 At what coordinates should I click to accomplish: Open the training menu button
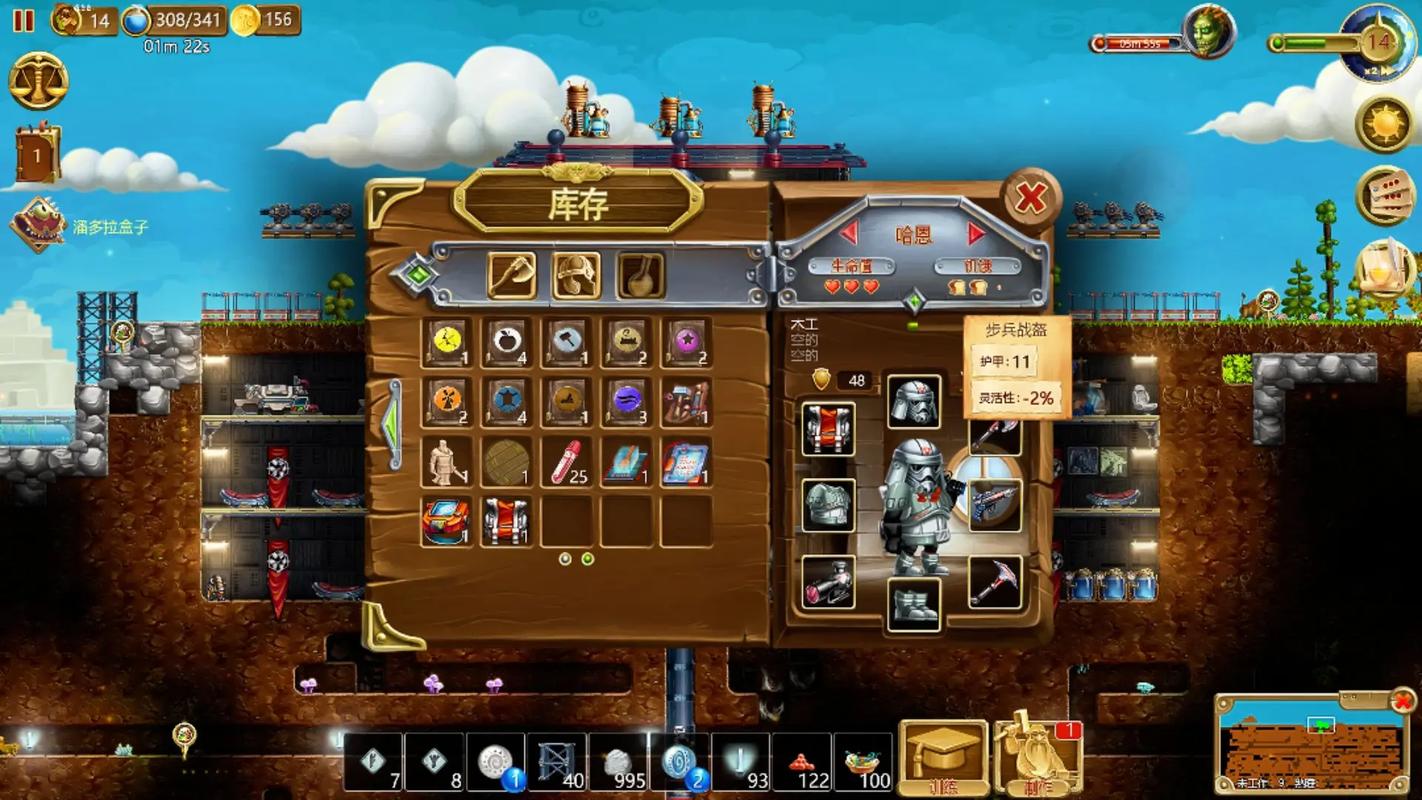943,756
